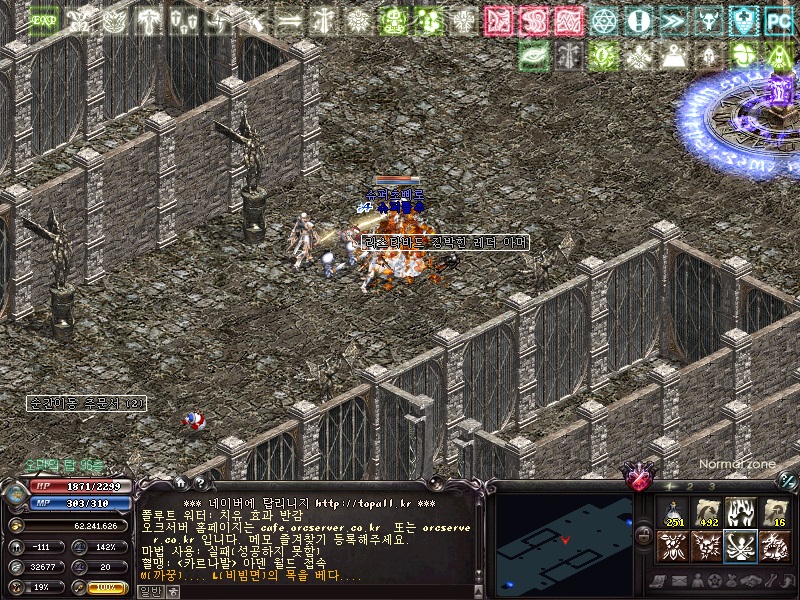Activate the insect skill icon
This screenshot has width=800, height=600.
tap(673, 546)
